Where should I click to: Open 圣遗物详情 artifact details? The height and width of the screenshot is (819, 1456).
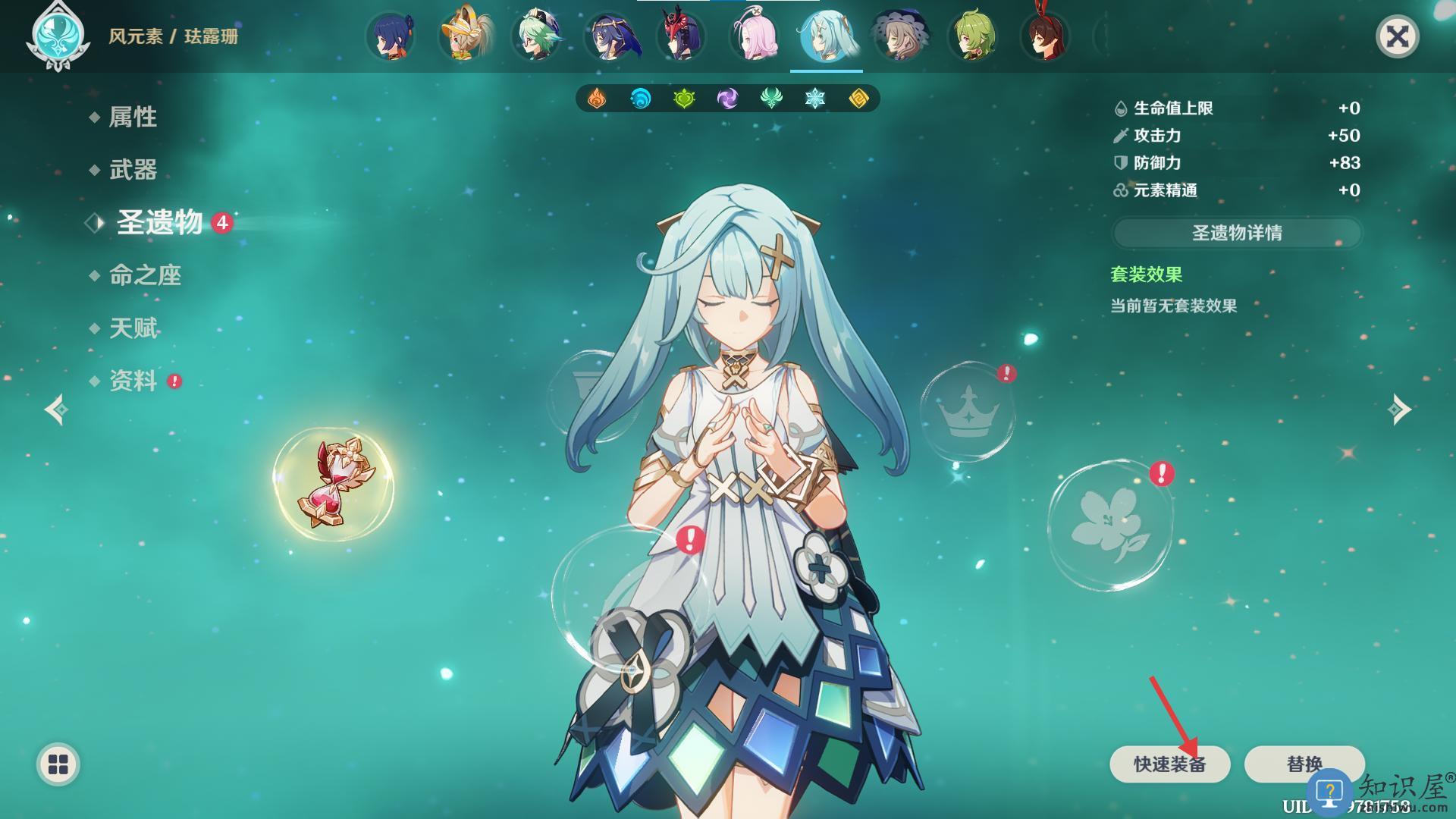pyautogui.click(x=1237, y=233)
